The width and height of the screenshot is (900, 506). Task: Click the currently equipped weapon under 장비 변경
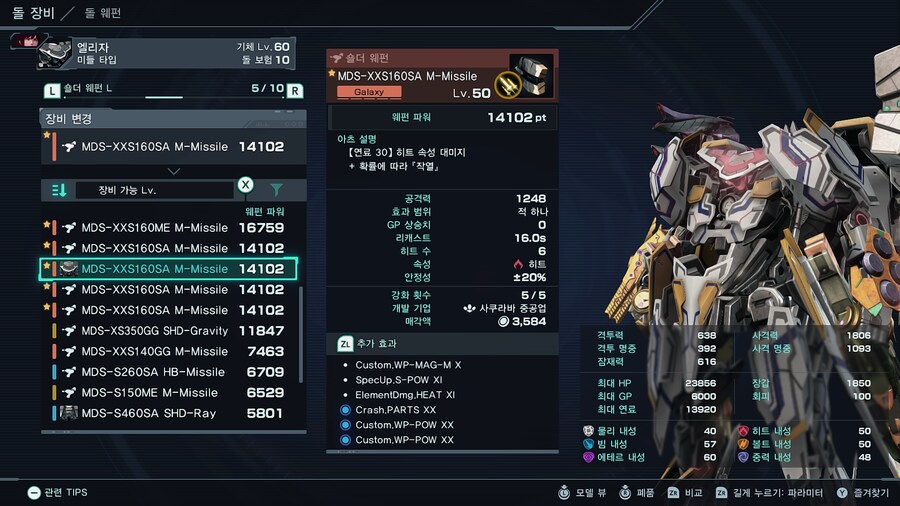pyautogui.click(x=170, y=146)
